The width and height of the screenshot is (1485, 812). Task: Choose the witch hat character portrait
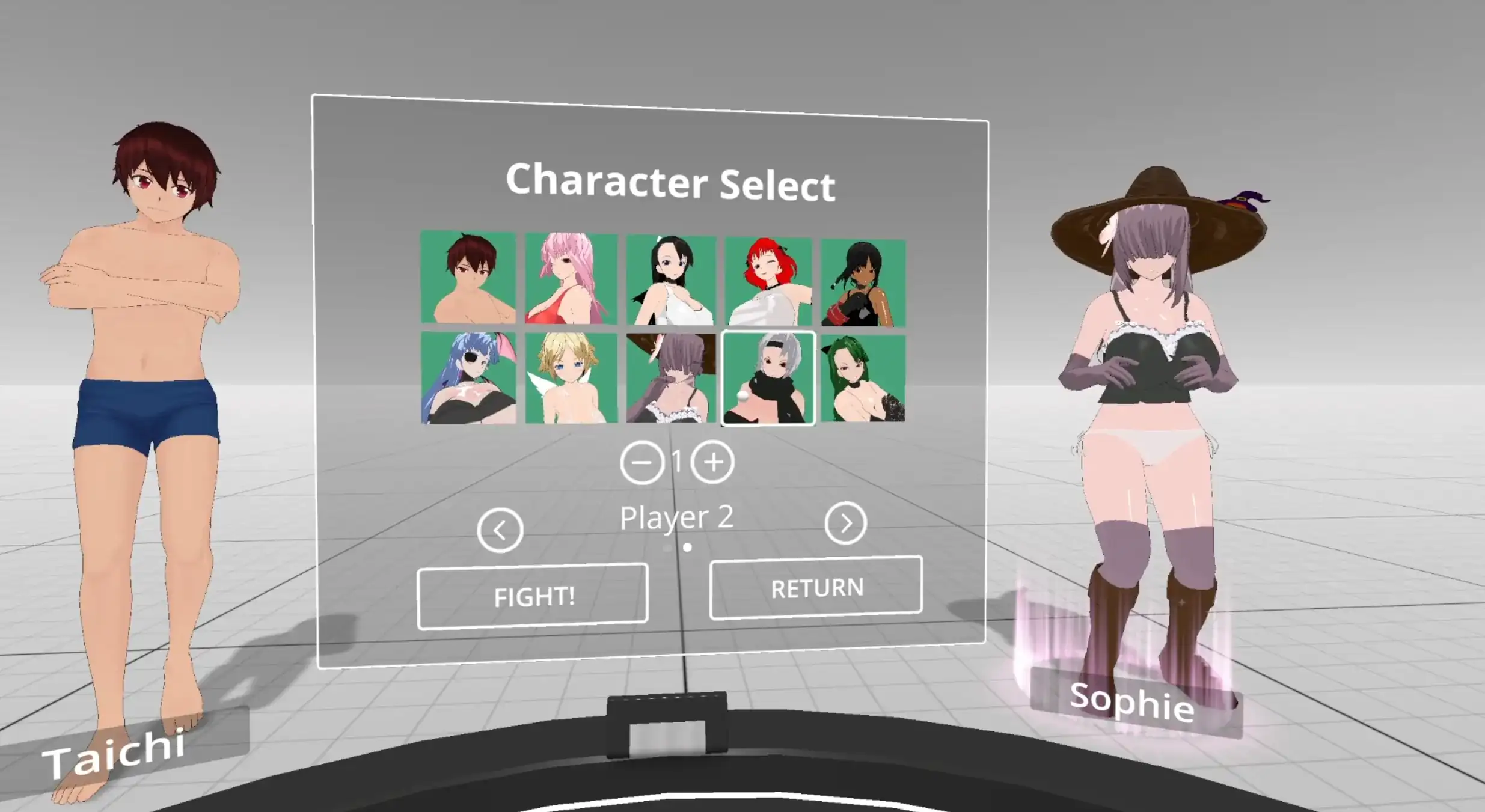click(x=672, y=378)
